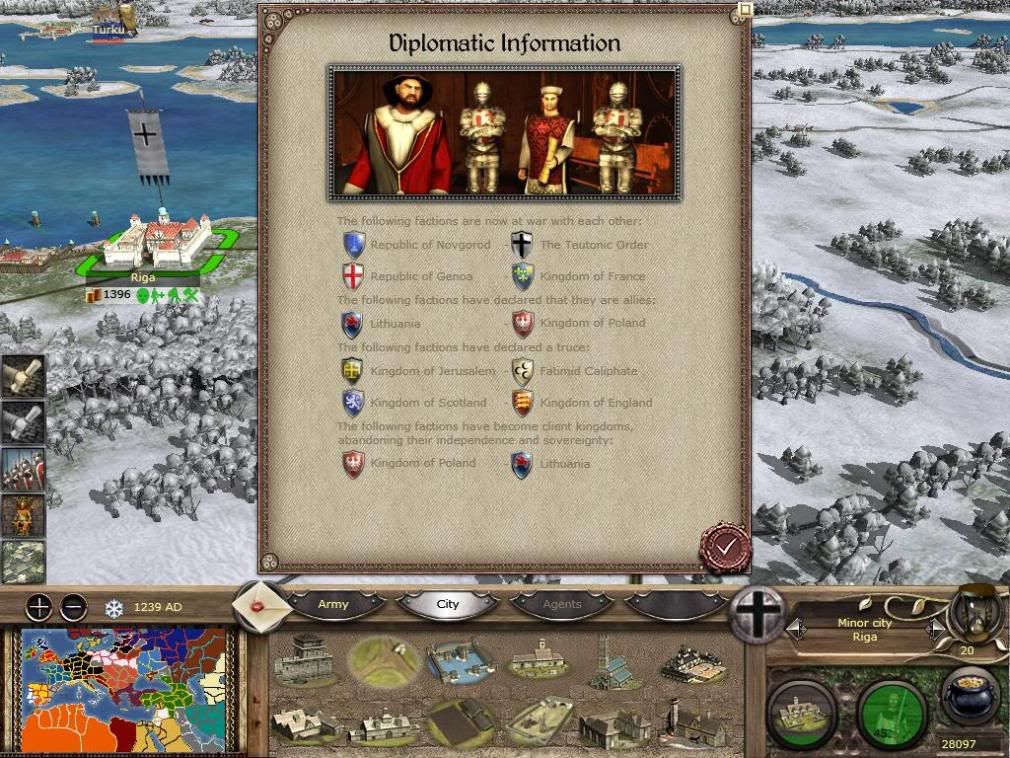Click the campaign minimap of Europe

tap(125, 690)
